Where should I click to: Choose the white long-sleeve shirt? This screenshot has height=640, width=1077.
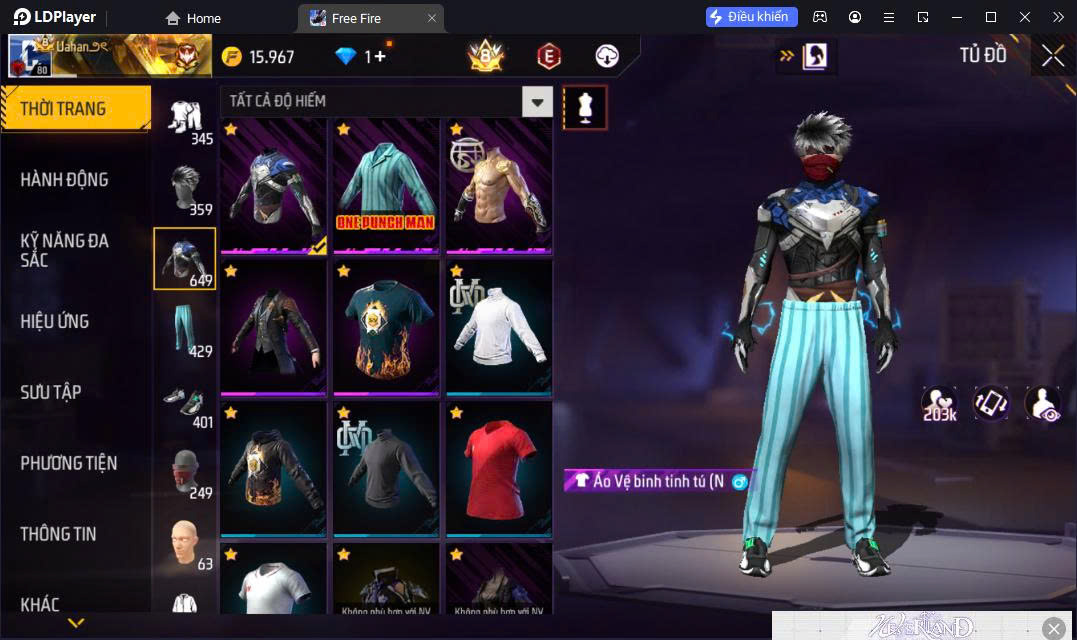click(x=498, y=325)
